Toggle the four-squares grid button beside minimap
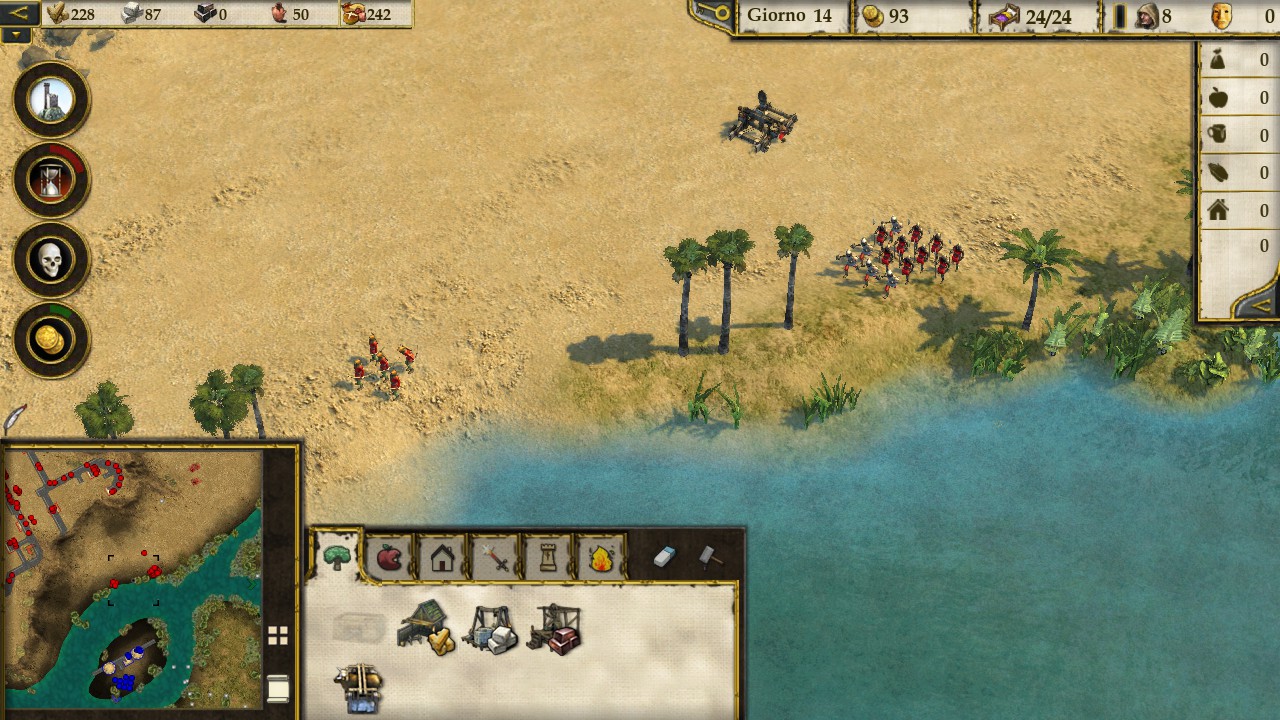The width and height of the screenshot is (1280, 720). pos(278,636)
